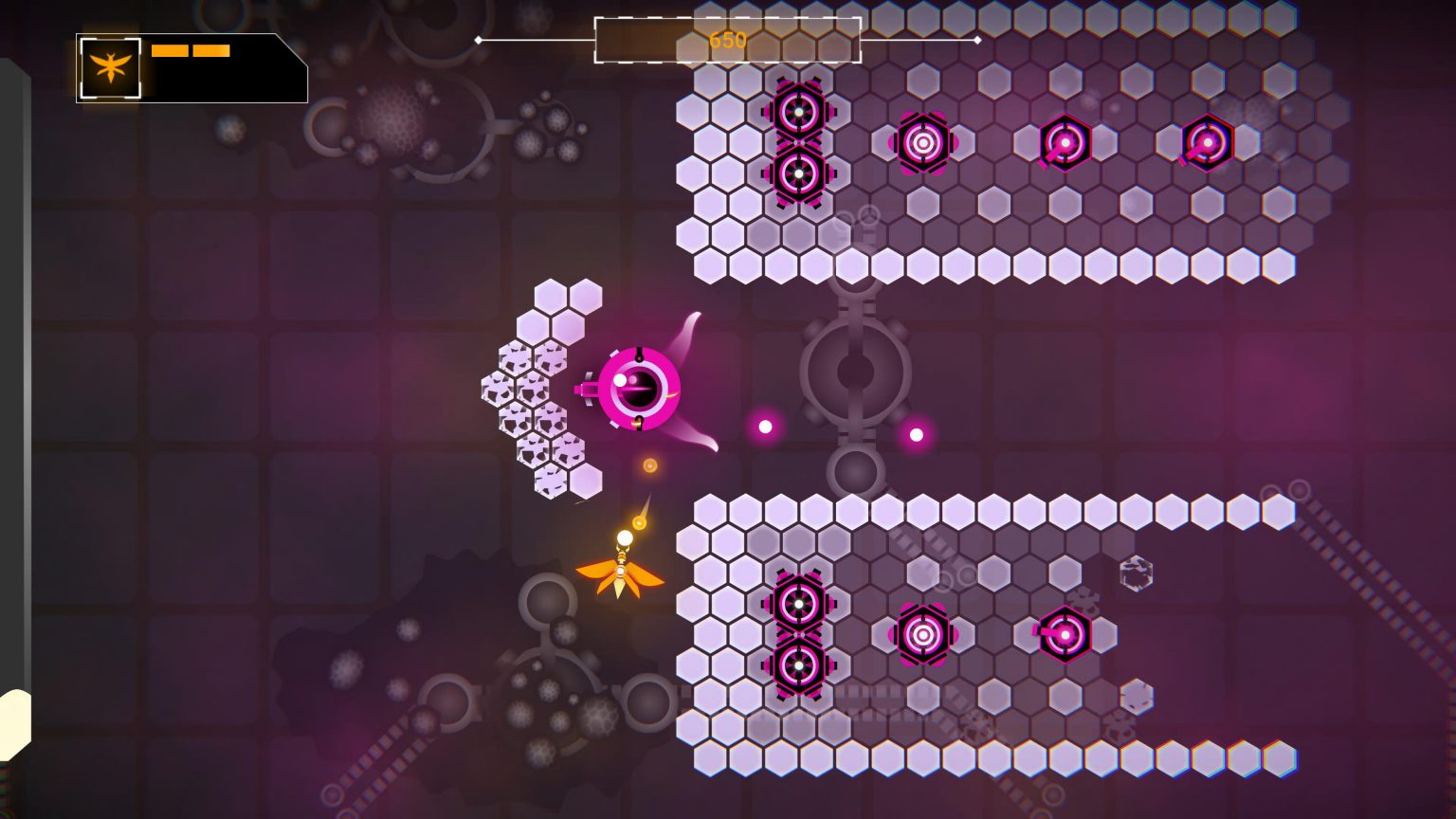The height and width of the screenshot is (819, 1456).
Task: Select the player's moth character
Action: point(621,573)
